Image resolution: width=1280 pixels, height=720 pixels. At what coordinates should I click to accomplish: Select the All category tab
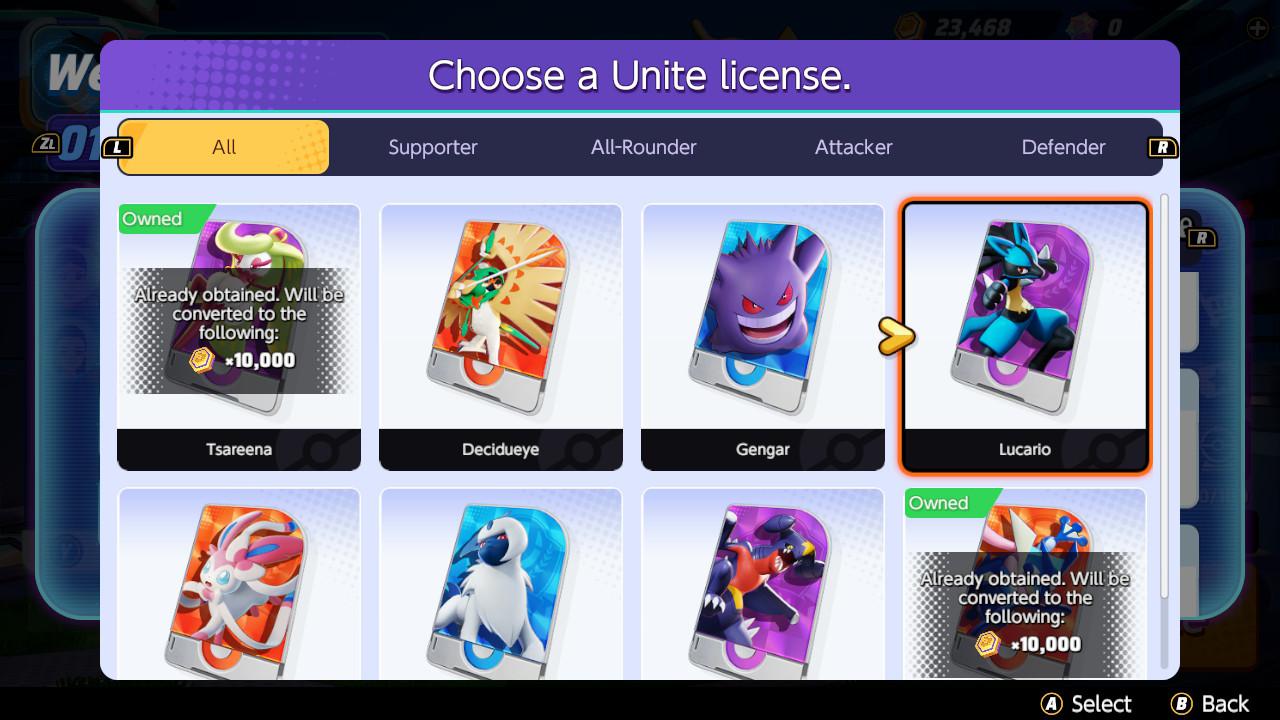(x=223, y=147)
